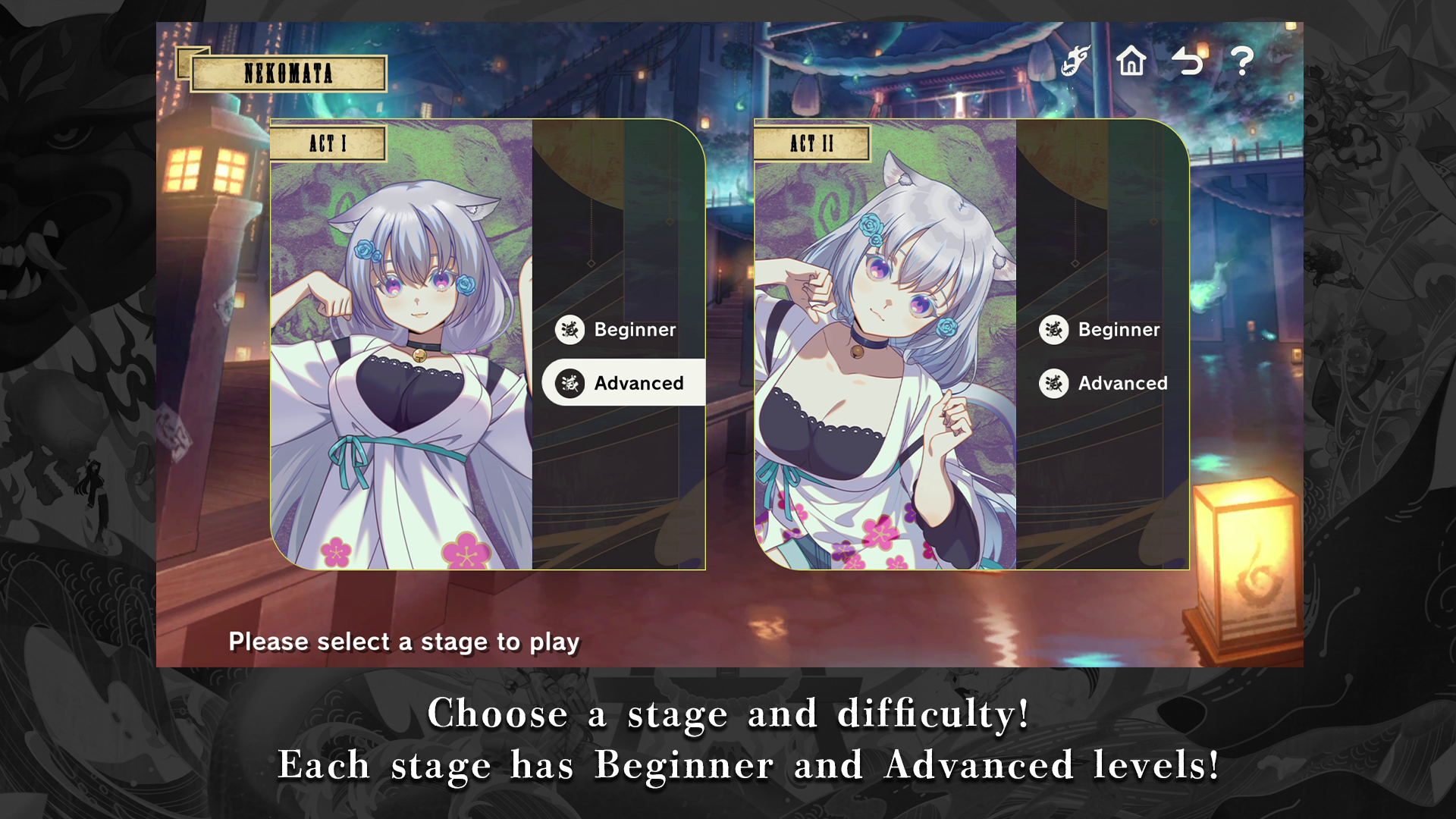Click the back arrow icon

pyautogui.click(x=1187, y=61)
